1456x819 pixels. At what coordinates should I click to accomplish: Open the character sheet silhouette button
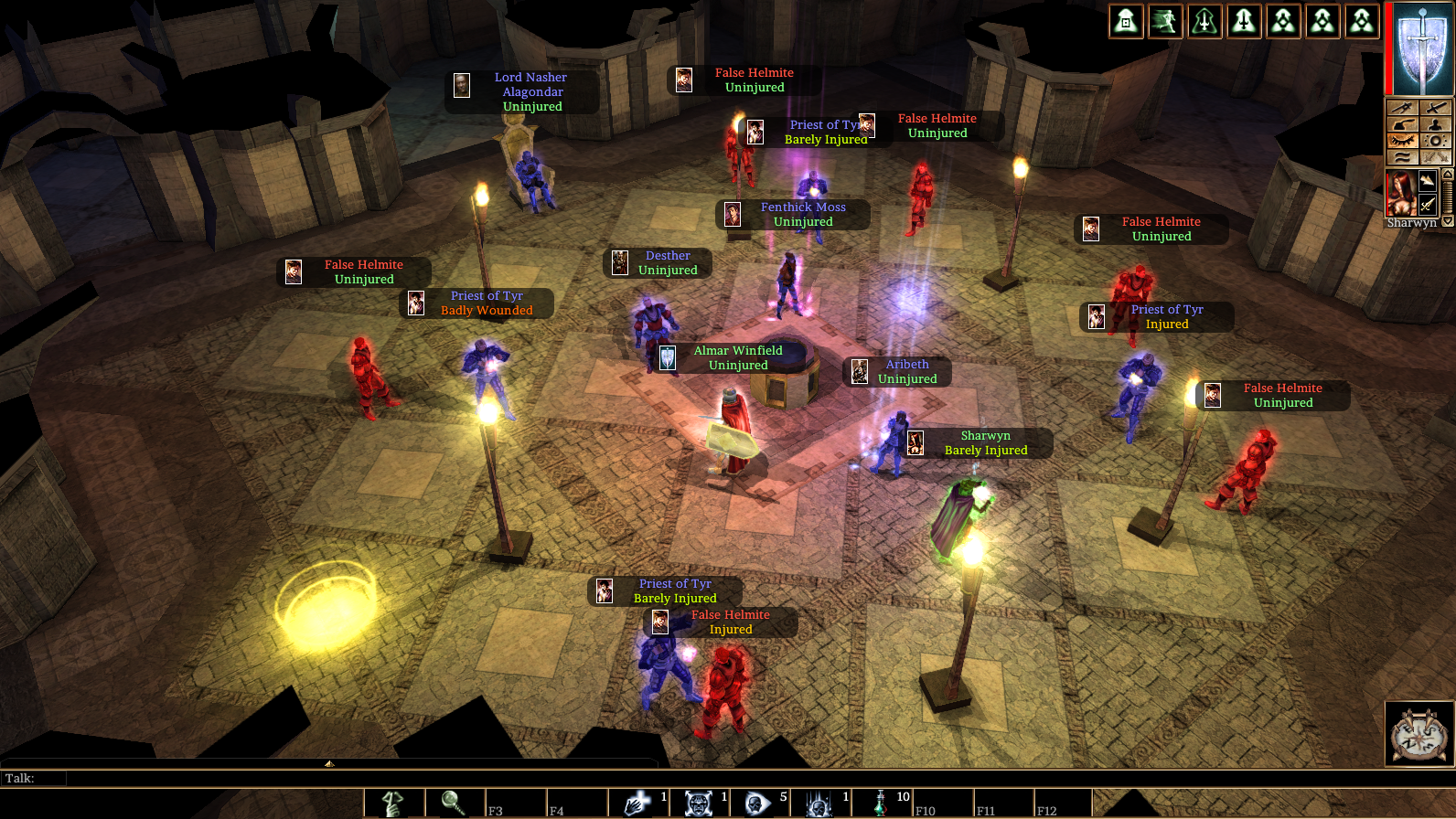(x=1436, y=124)
